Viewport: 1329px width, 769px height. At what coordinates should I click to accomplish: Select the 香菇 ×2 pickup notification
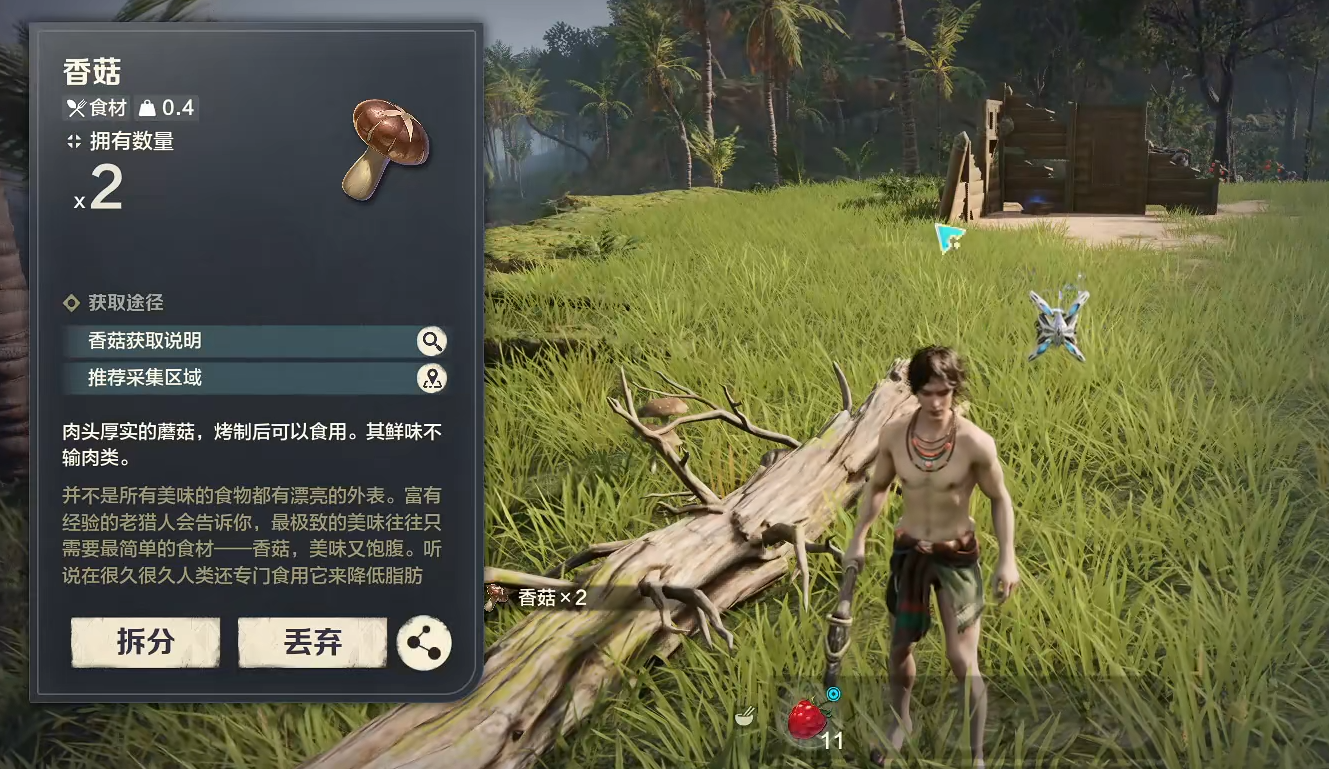(540, 598)
